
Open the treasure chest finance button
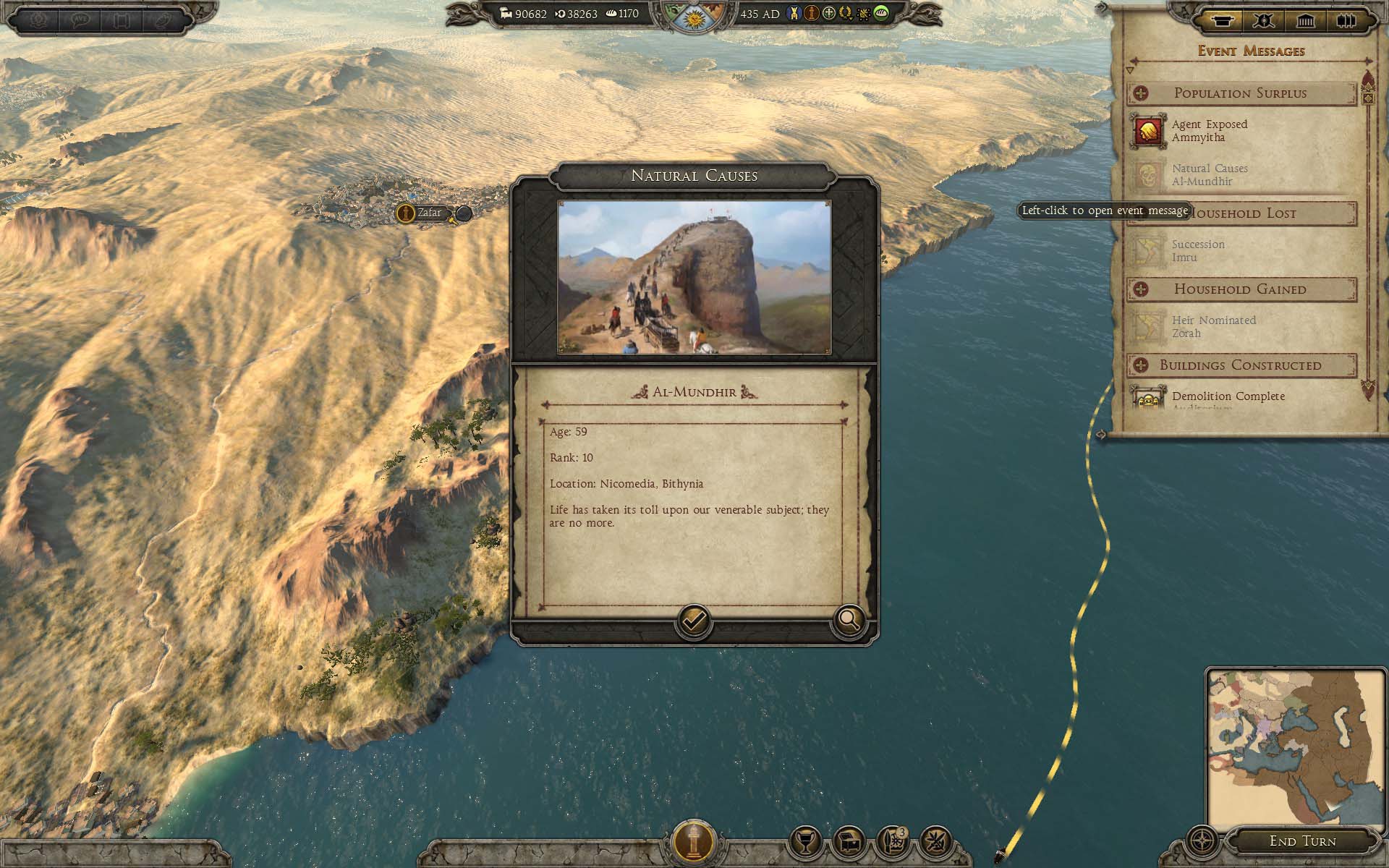coord(849,842)
